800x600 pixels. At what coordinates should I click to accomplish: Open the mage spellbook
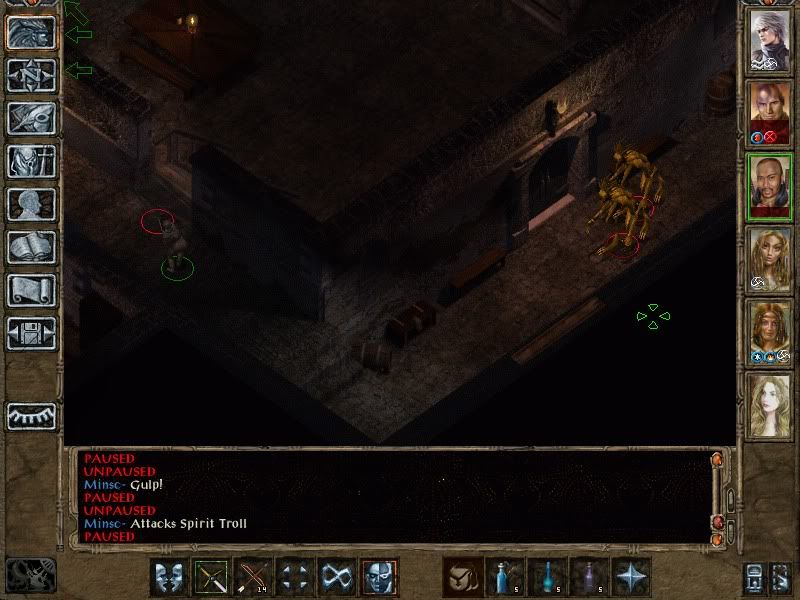31,247
